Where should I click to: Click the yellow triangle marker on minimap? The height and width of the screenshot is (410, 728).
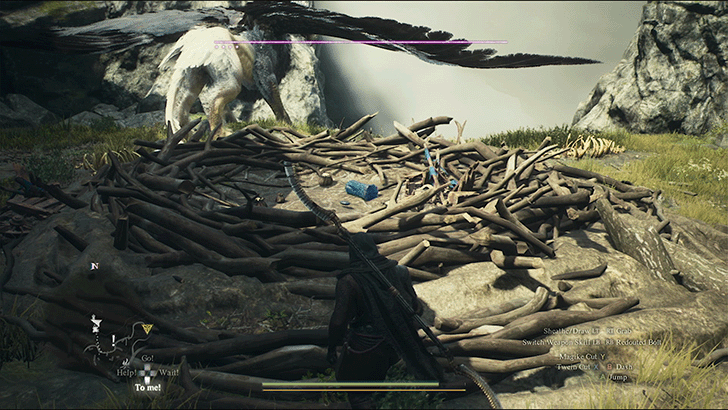point(147,328)
